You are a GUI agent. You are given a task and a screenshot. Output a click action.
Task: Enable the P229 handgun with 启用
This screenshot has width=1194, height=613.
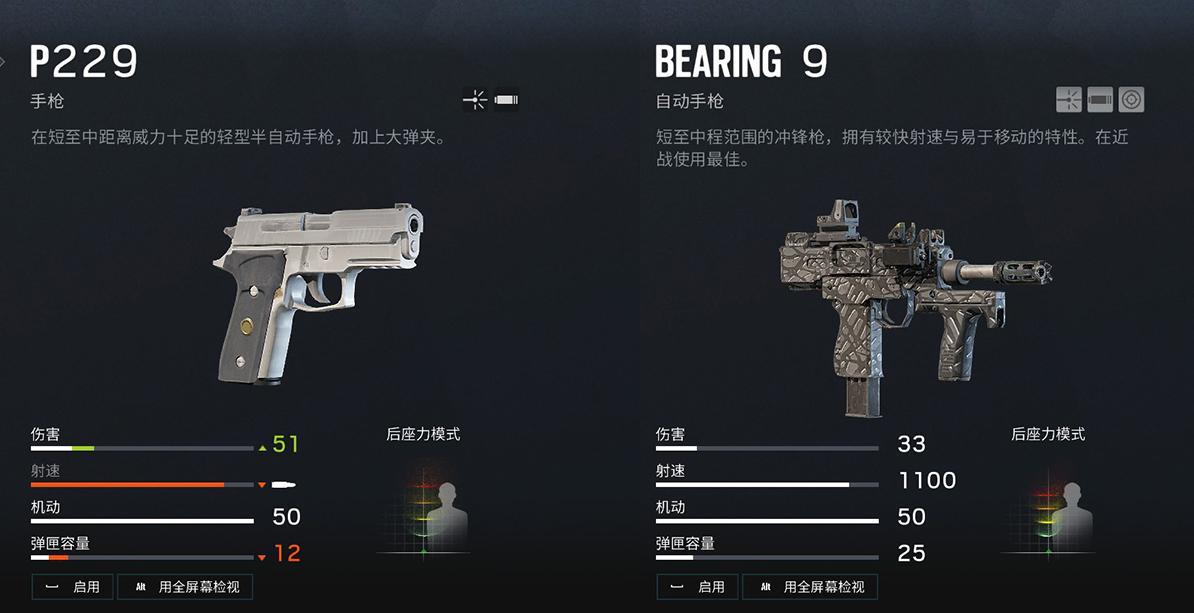[x=73, y=587]
